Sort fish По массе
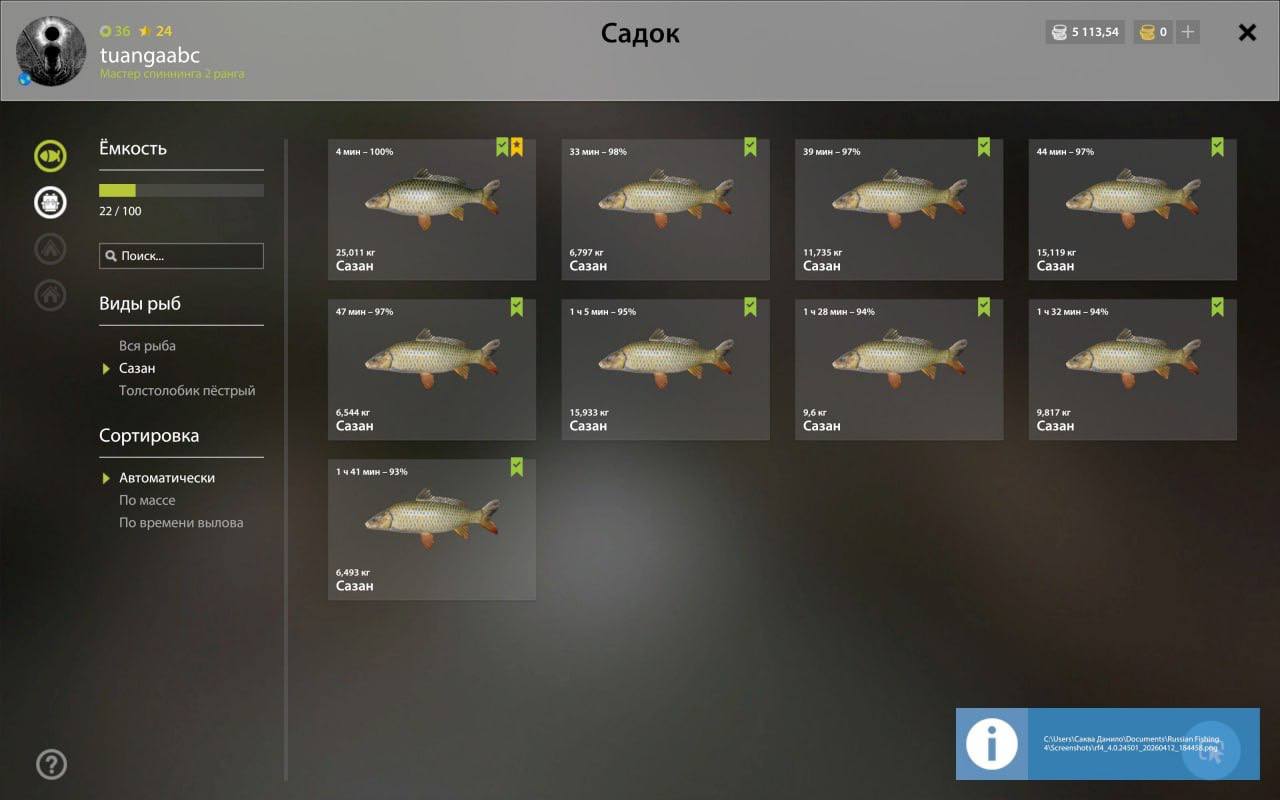The height and width of the screenshot is (800, 1280). click(147, 500)
